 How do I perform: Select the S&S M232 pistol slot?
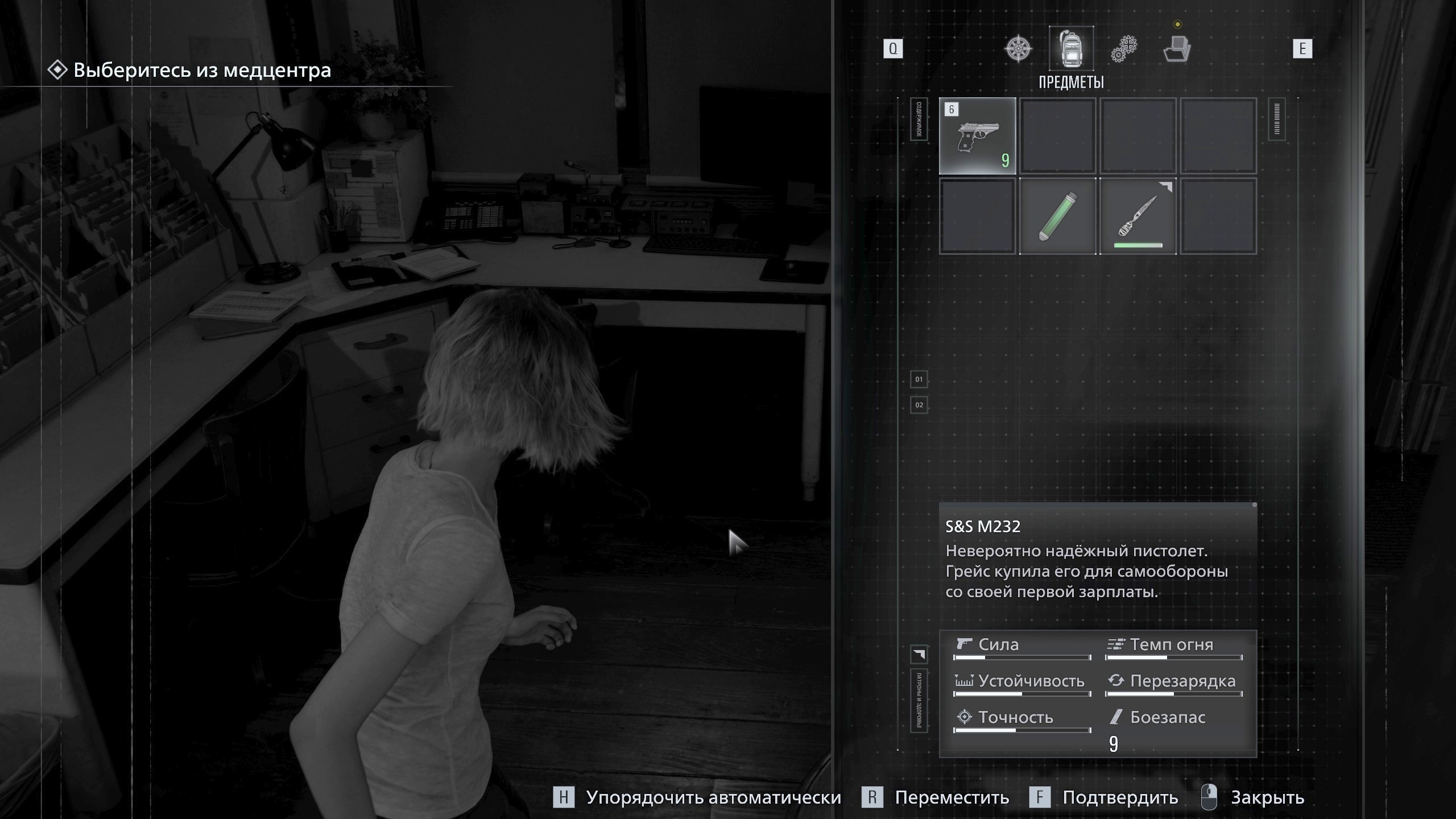[977, 135]
